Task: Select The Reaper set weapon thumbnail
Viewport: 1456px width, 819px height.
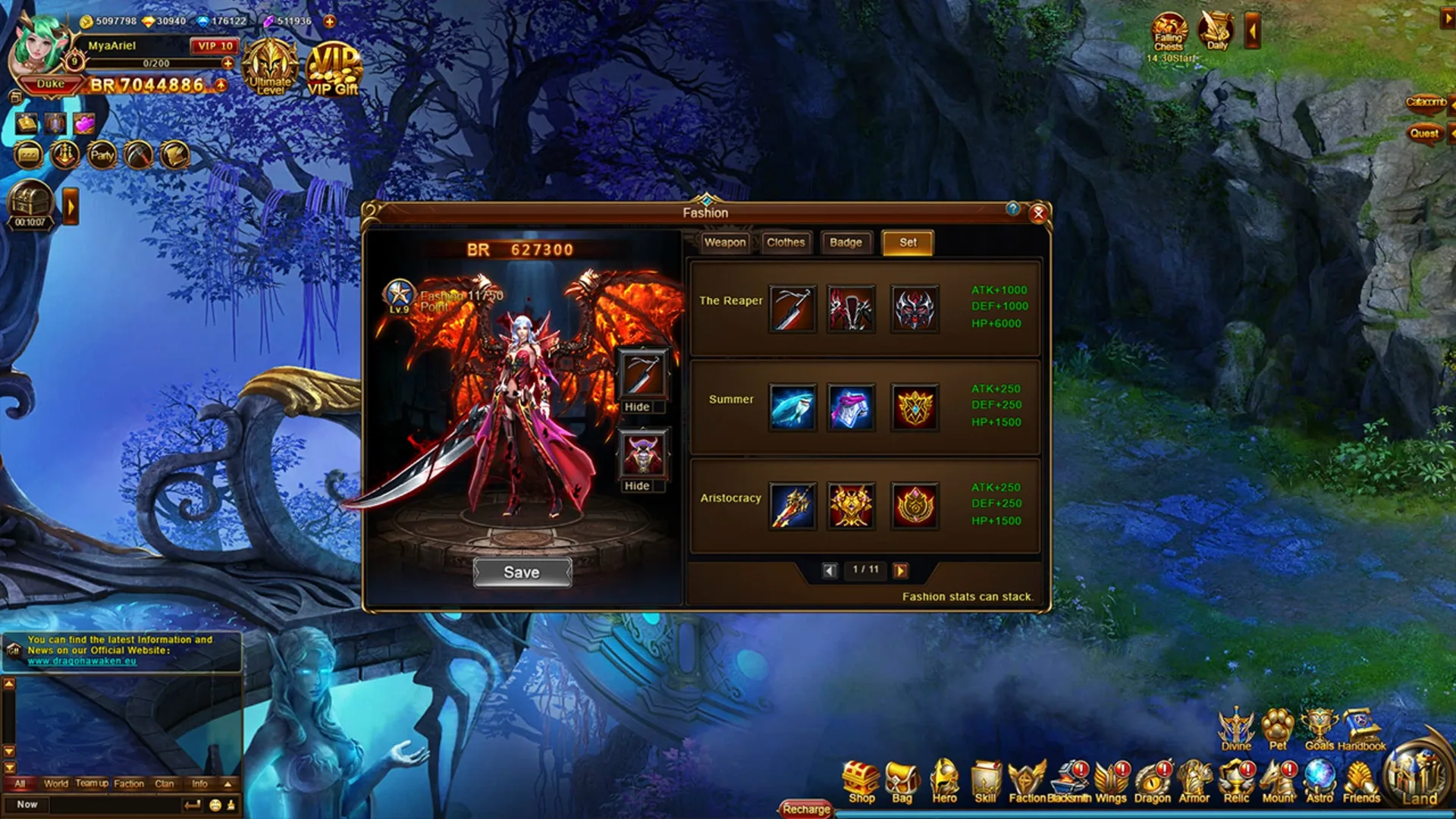Action: 791,309
